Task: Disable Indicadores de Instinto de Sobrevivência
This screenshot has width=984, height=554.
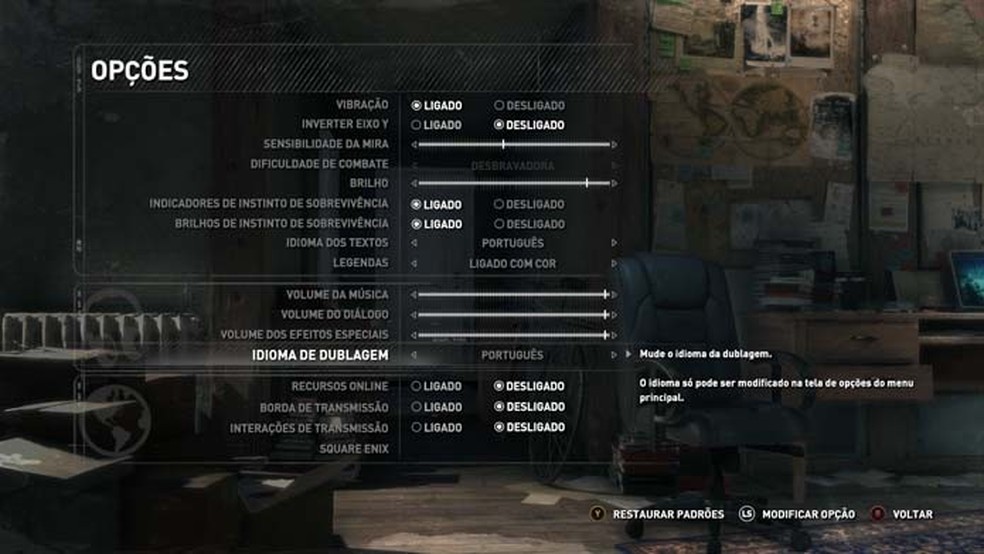Action: coord(500,204)
